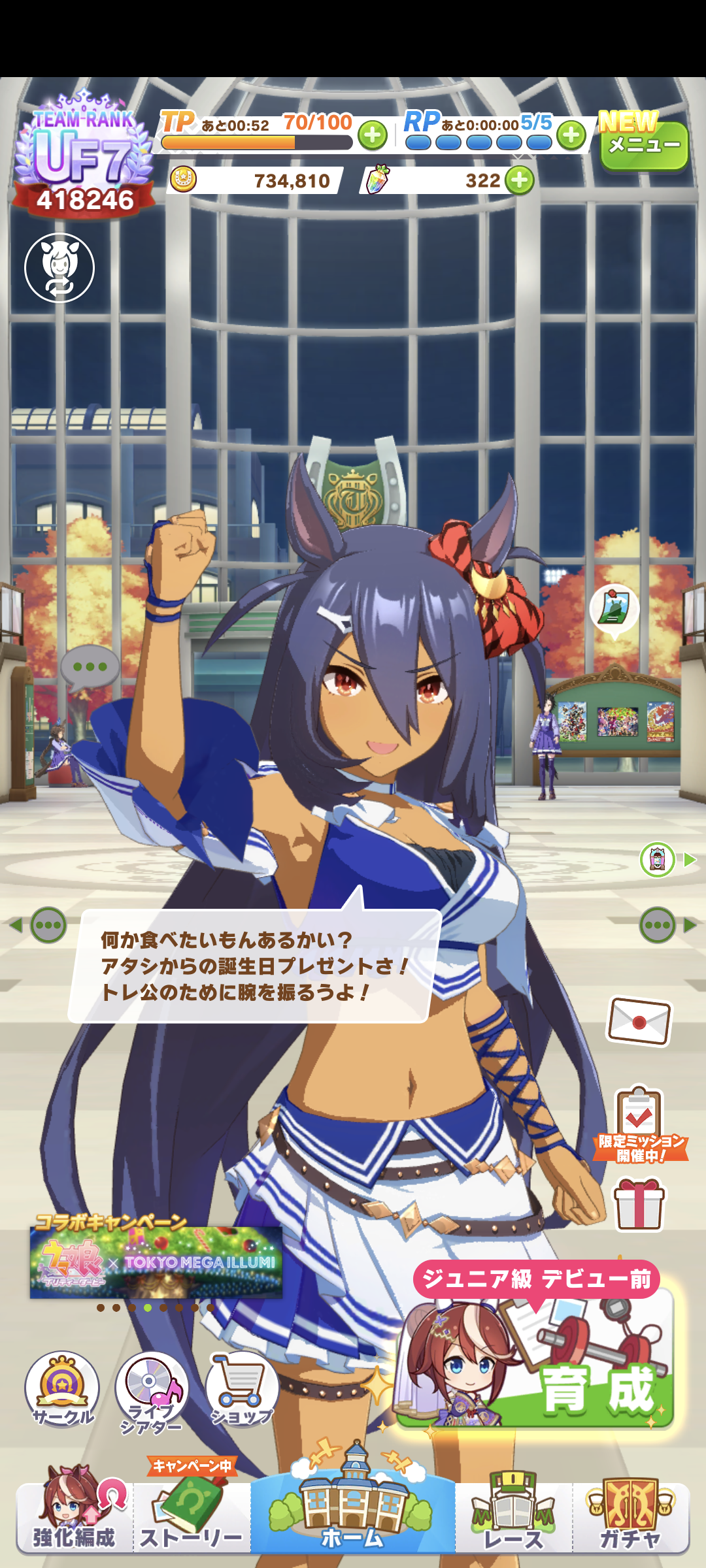This screenshot has height=1568, width=706.
Task: Start training with the 育成 button
Action: [535, 1359]
